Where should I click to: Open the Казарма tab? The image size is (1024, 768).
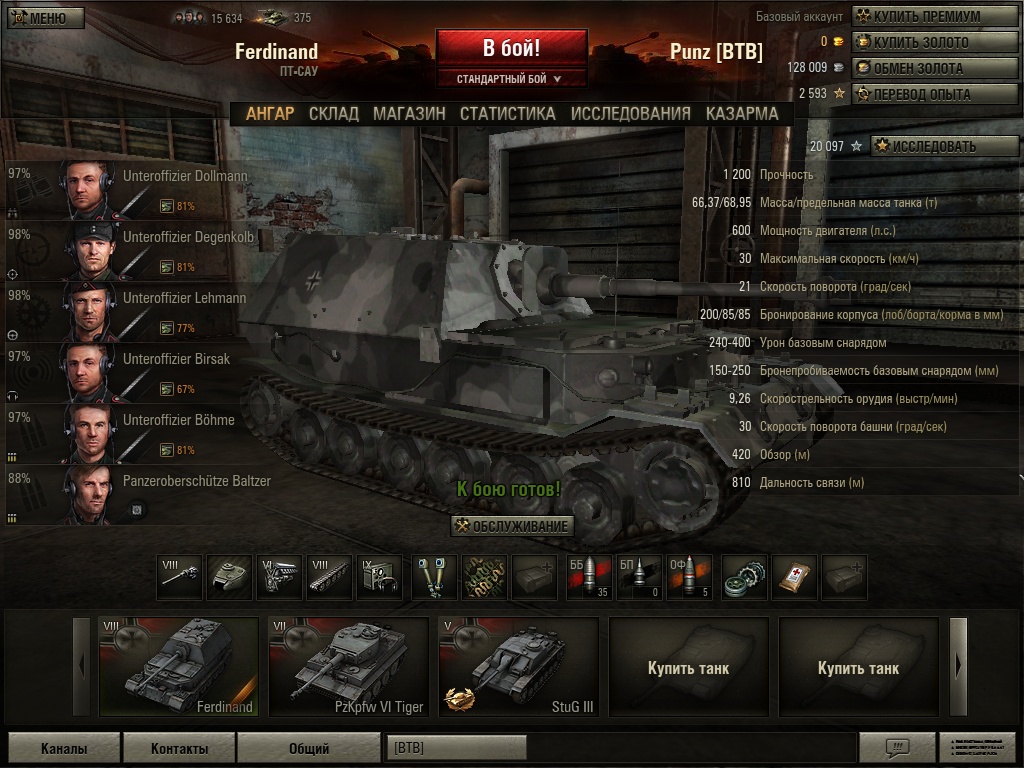[741, 113]
